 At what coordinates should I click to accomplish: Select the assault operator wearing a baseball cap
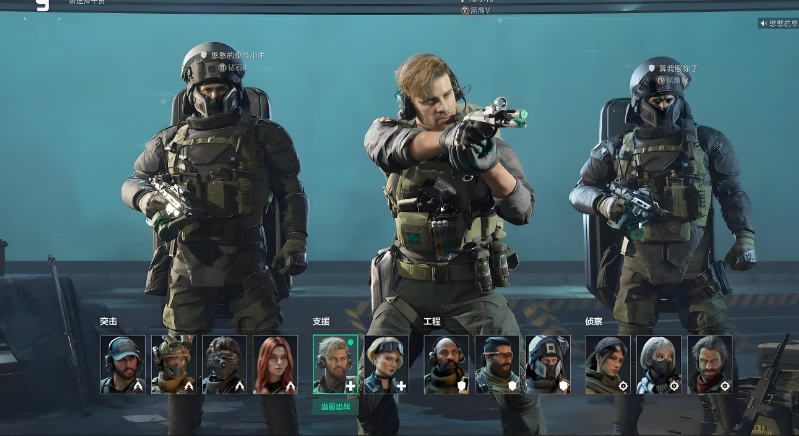click(123, 364)
